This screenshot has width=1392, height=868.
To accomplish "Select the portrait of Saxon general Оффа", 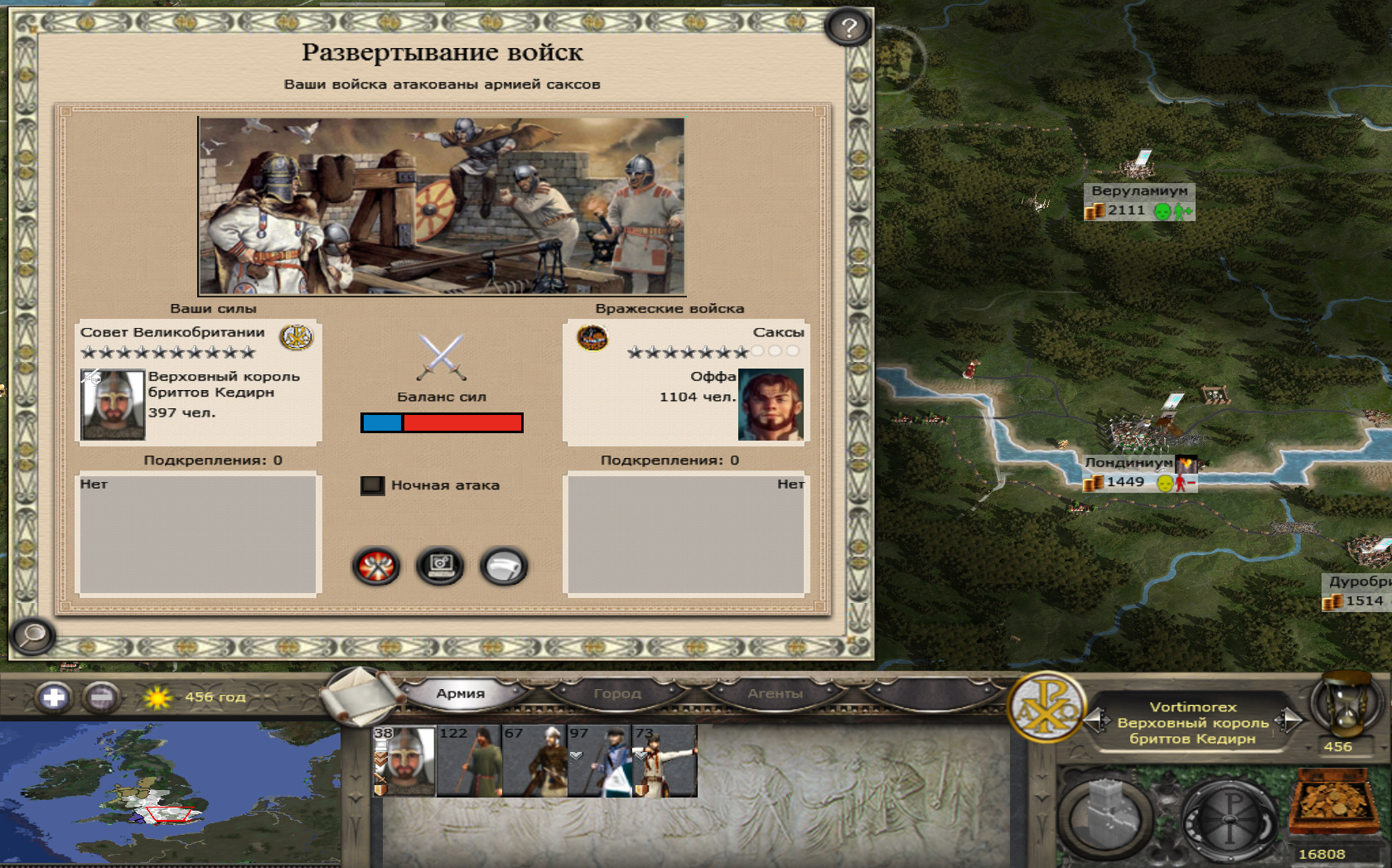I will click(x=771, y=404).
